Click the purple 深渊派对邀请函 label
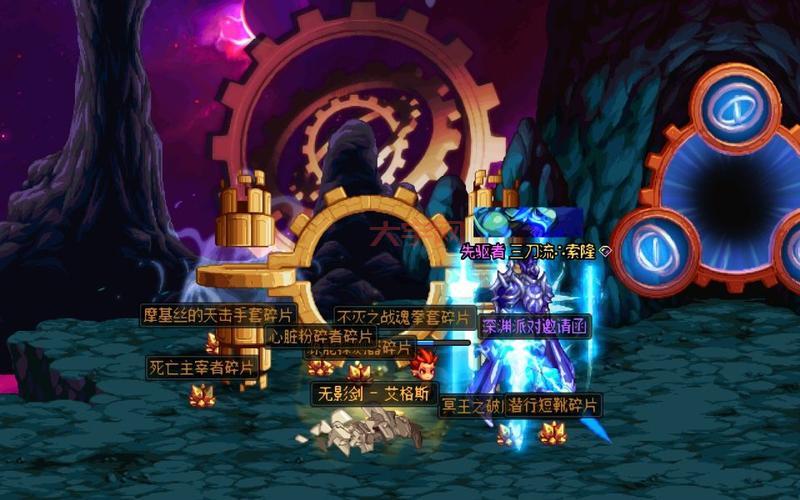 tap(536, 326)
